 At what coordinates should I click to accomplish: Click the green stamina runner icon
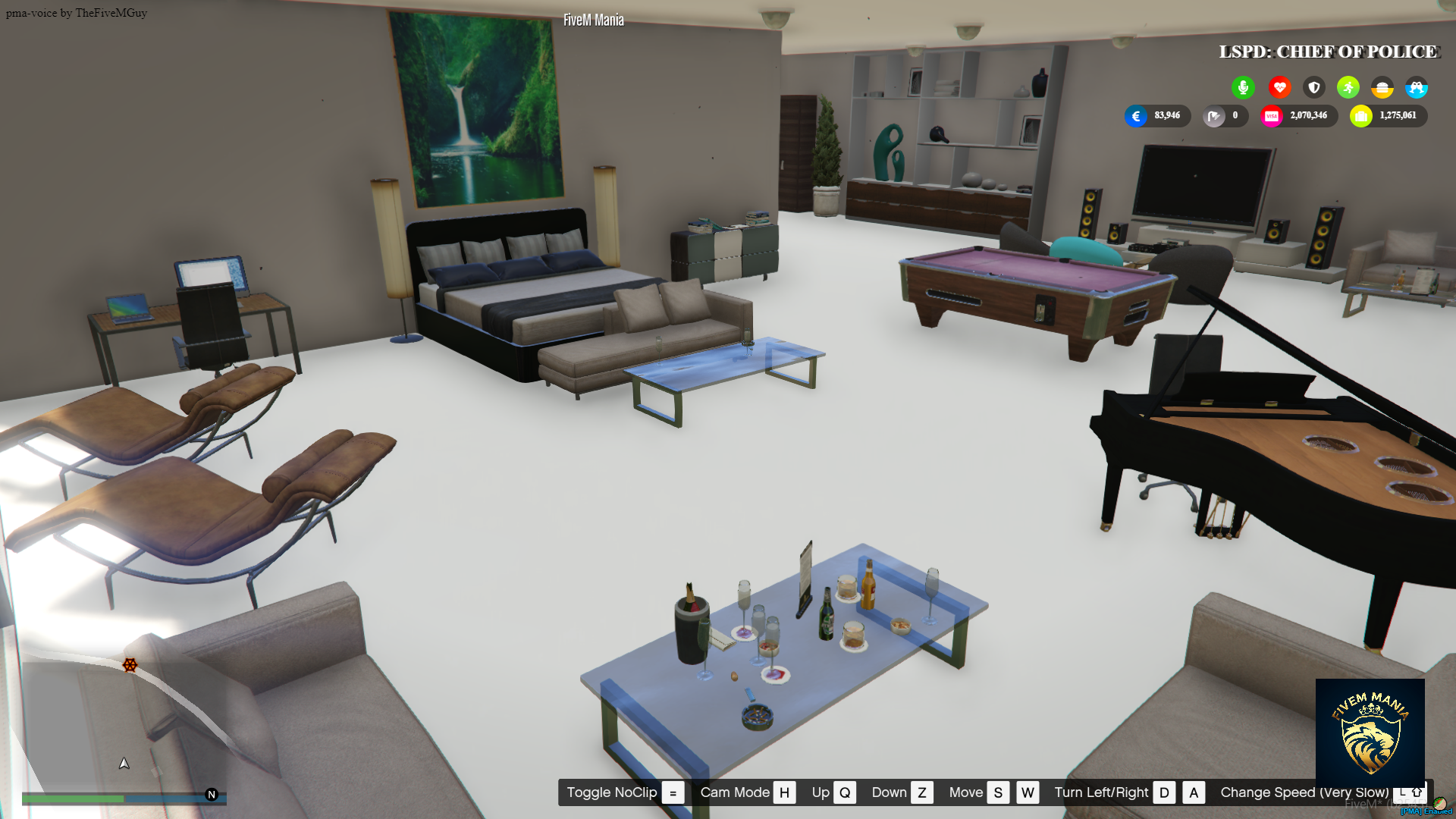(1348, 87)
